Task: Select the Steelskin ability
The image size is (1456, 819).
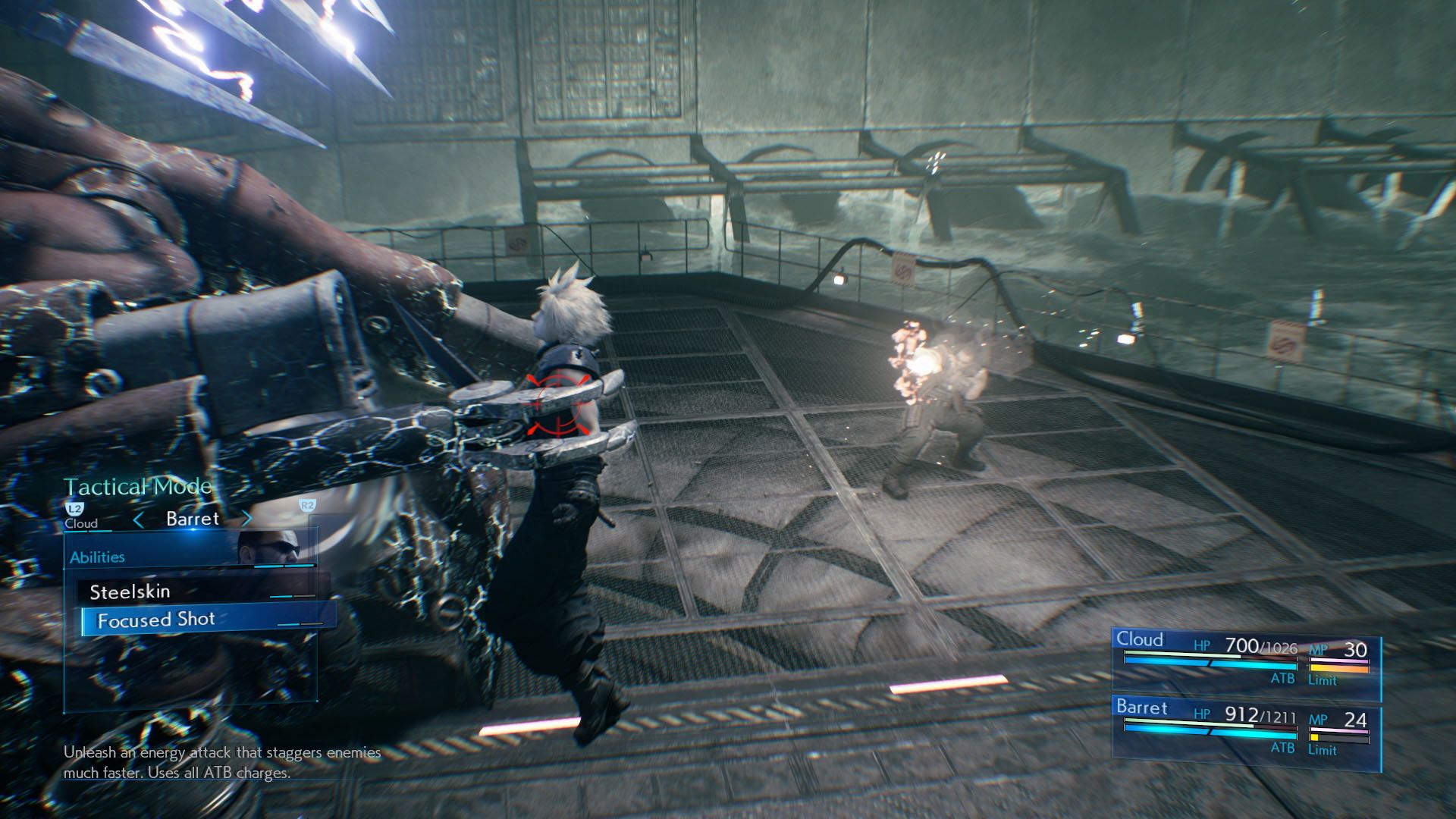Action: (131, 592)
